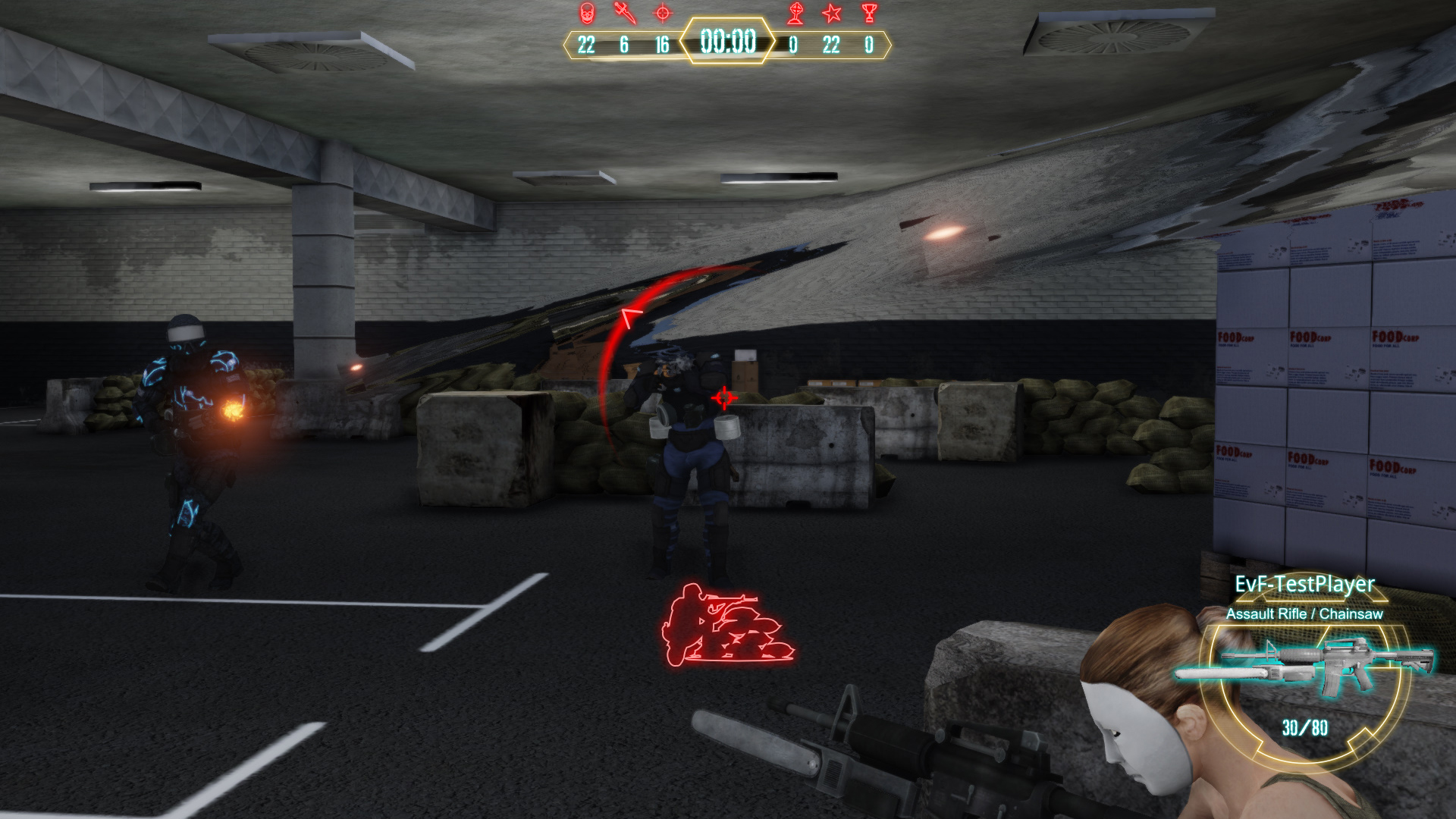
Task: Click the red prone soldier stance icon
Action: [x=725, y=626]
